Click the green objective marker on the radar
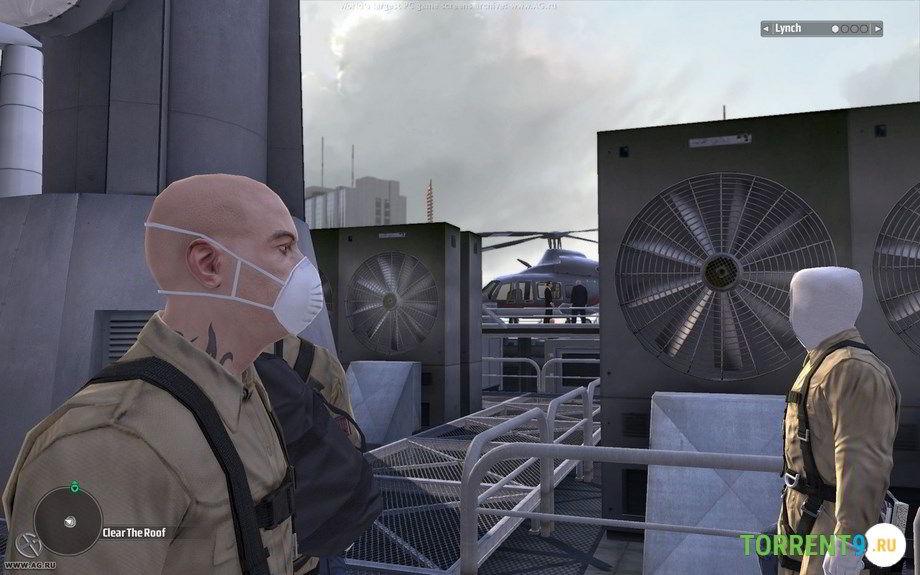The image size is (920, 575). pos(73,486)
